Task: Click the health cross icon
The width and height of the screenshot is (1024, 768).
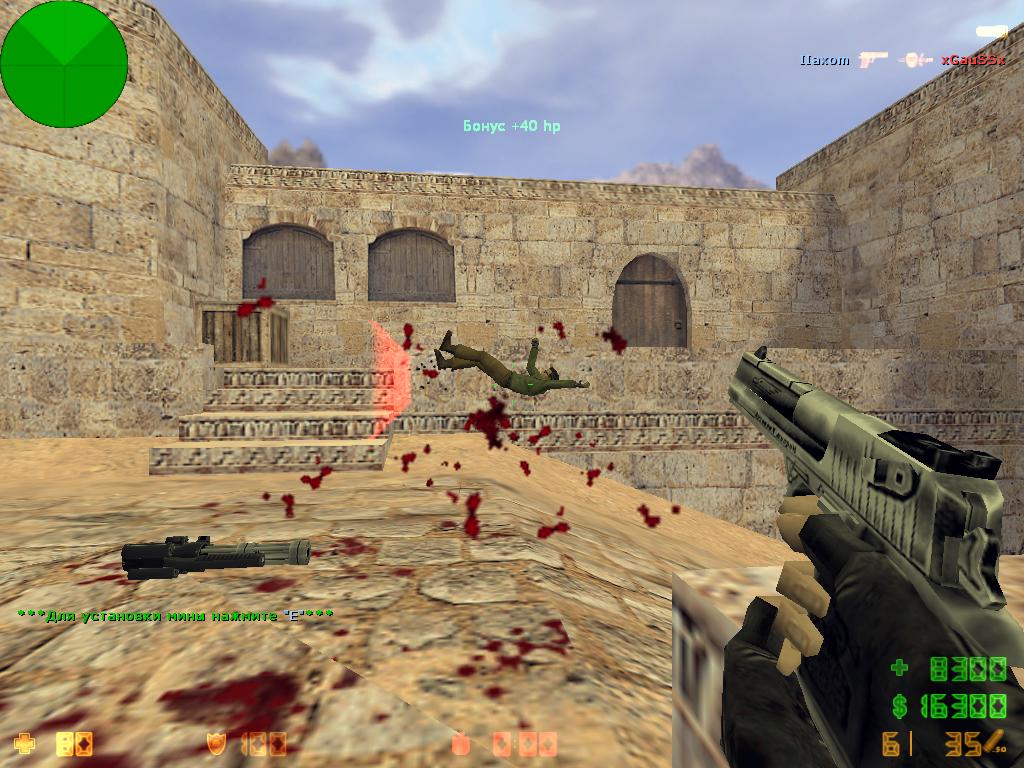Action: 23,743
